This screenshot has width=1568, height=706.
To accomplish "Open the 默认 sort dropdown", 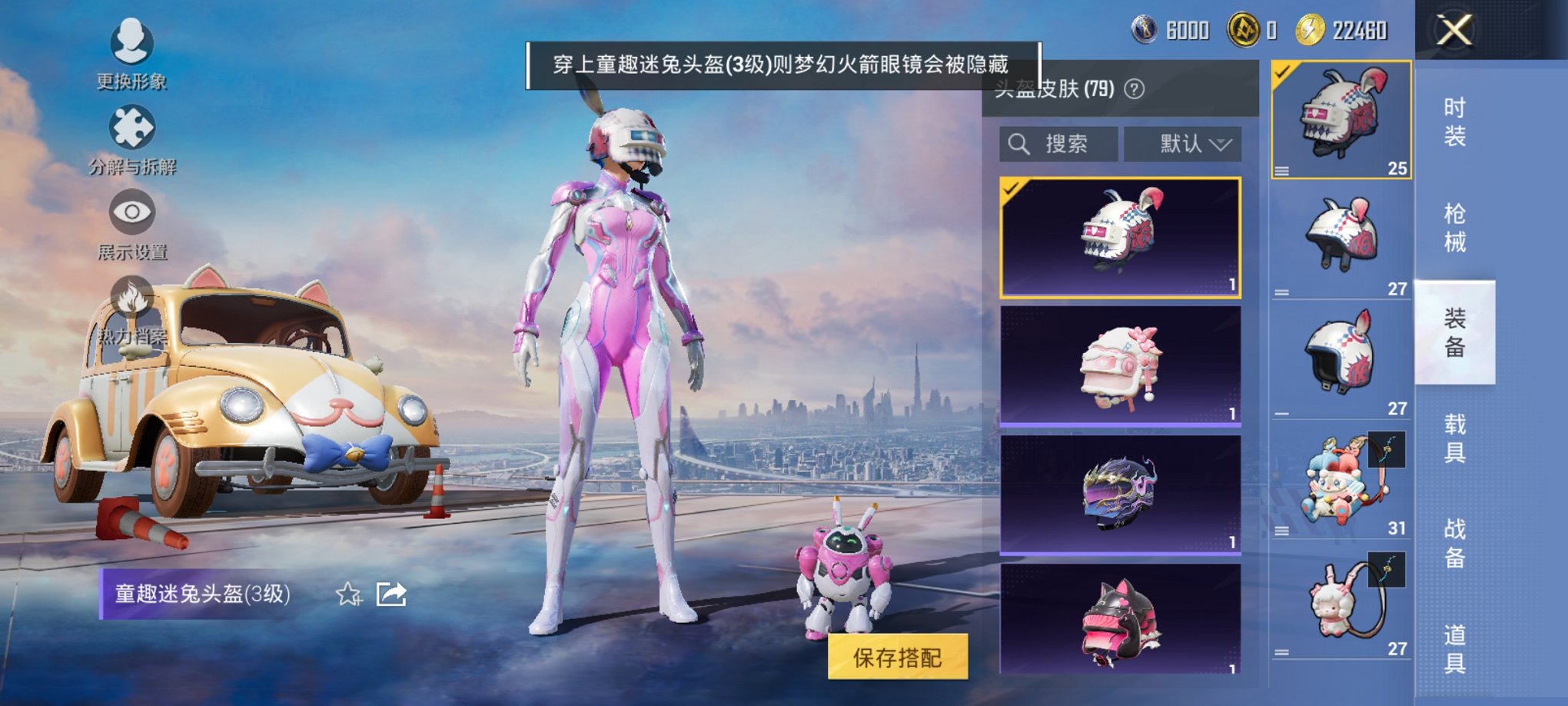I will (1183, 143).
